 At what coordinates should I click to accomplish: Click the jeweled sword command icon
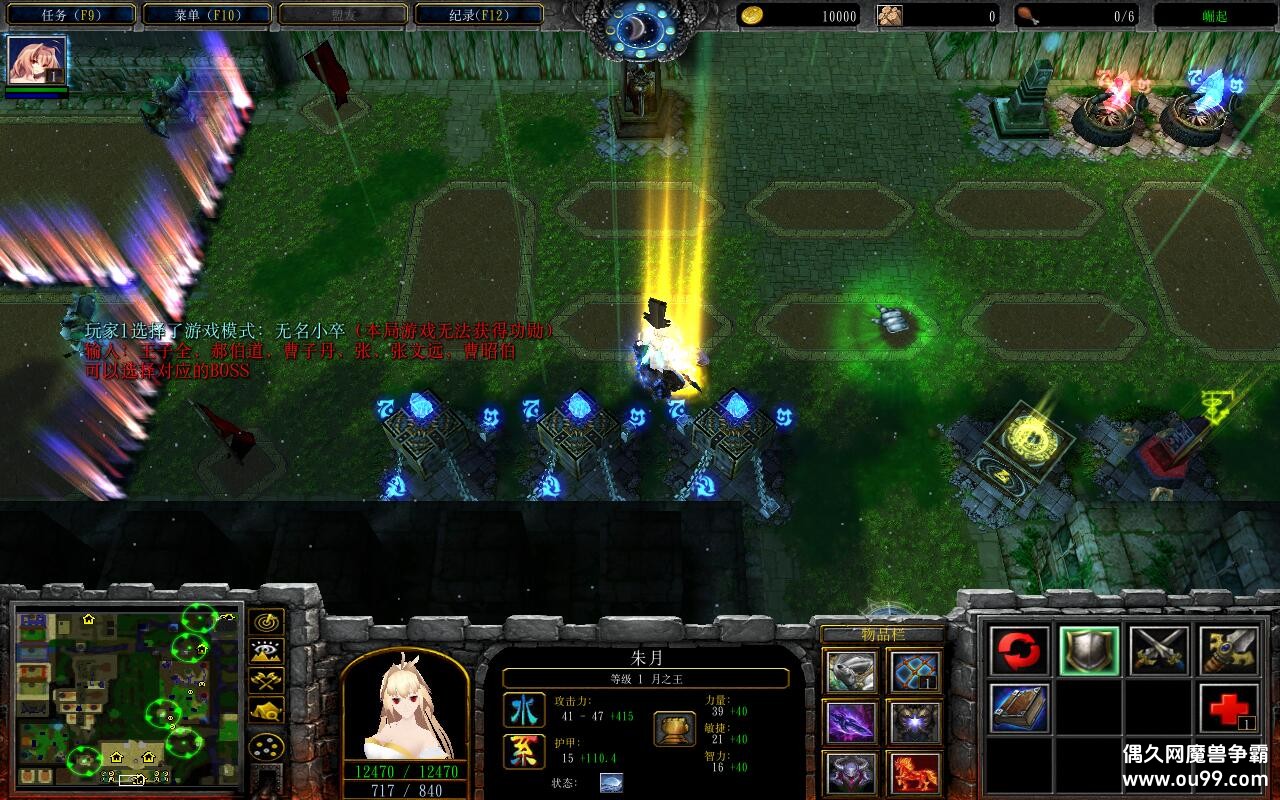click(x=1228, y=651)
